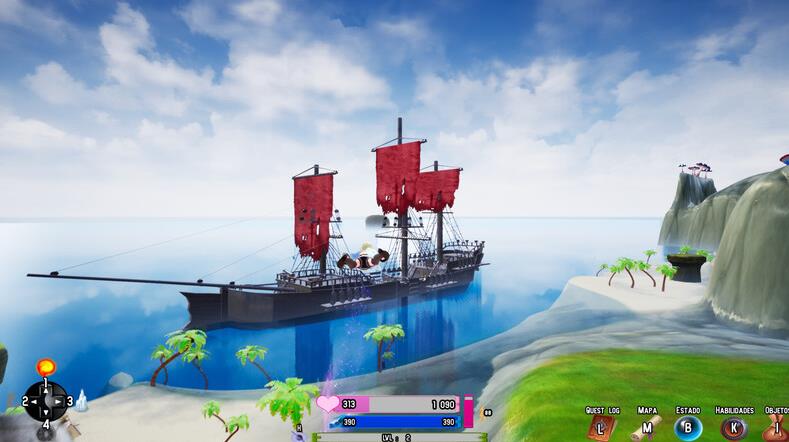The image size is (789, 442).
Task: Open the Mapa scroll icon
Action: pos(647,428)
